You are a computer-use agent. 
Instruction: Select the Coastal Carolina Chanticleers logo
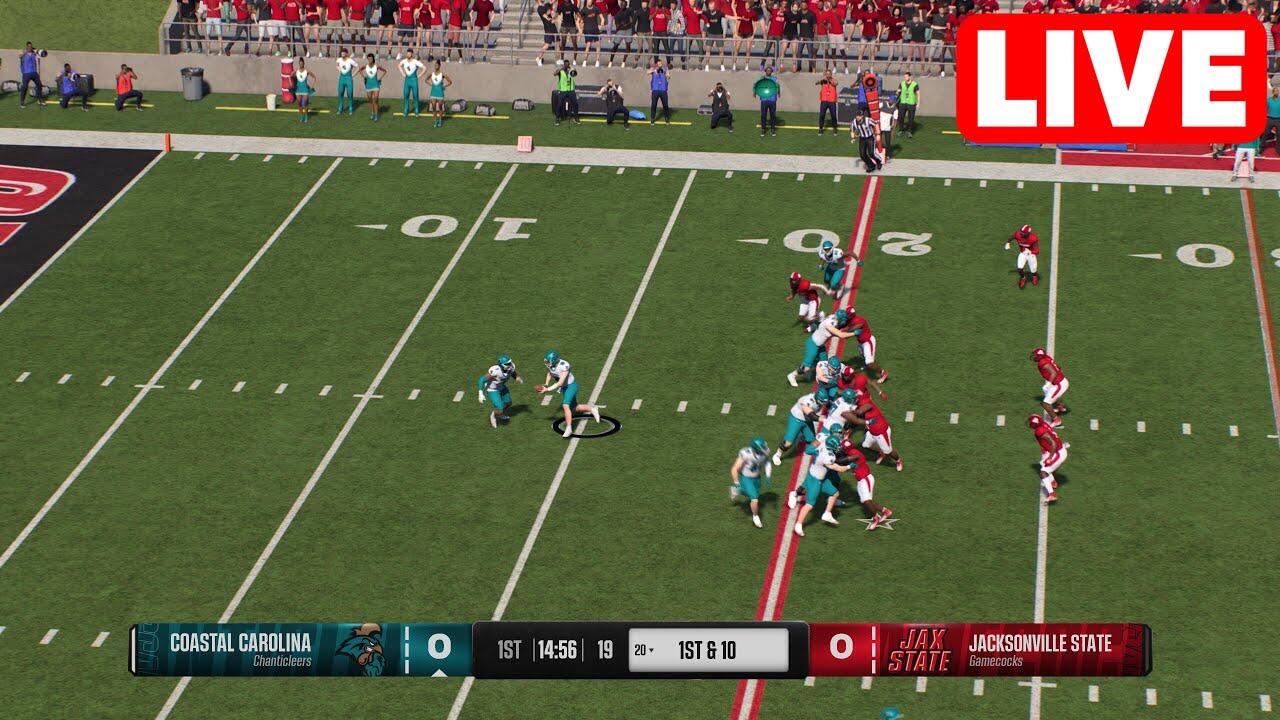click(x=359, y=649)
